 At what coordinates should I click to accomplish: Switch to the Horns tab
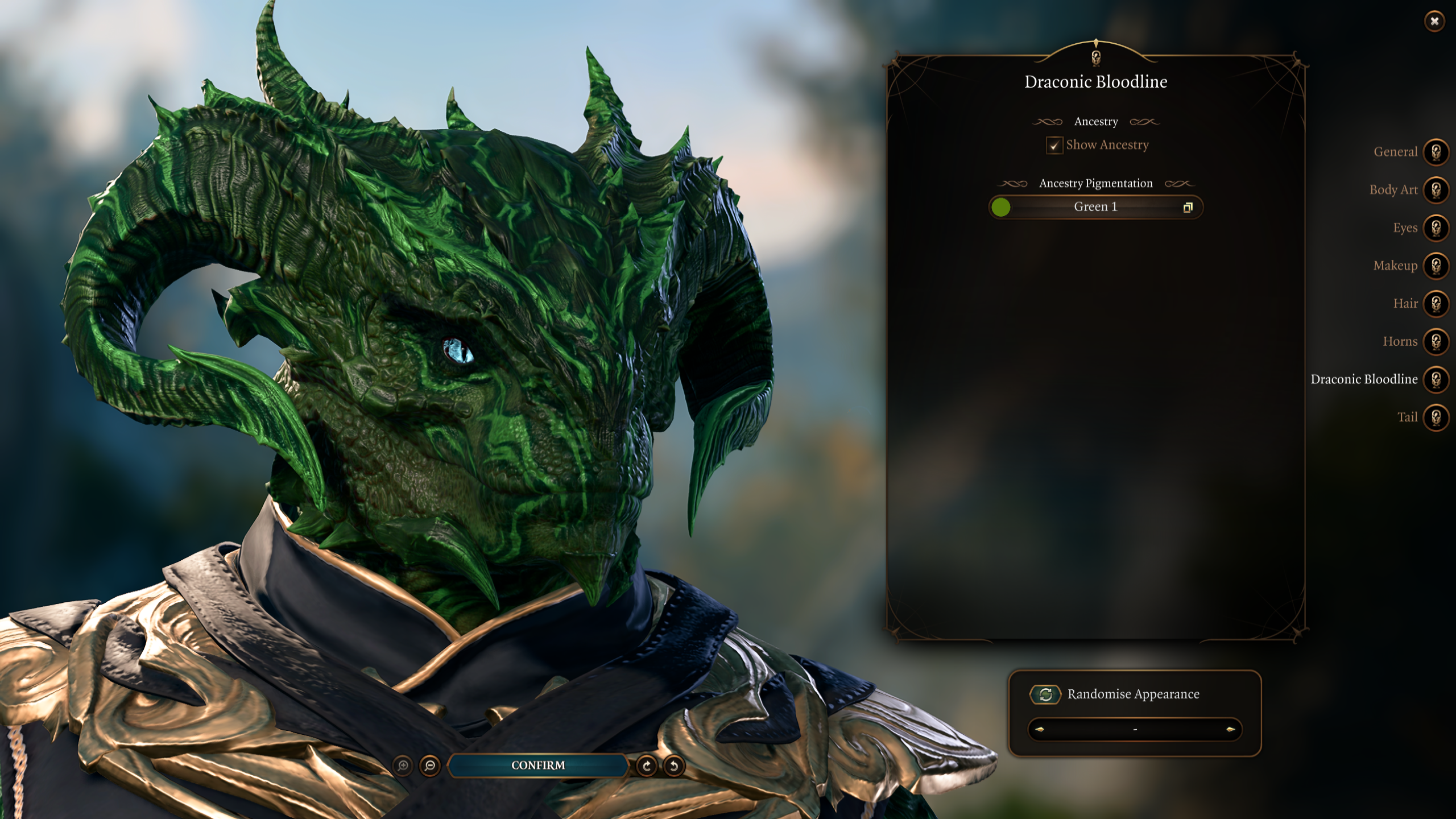tap(1436, 341)
